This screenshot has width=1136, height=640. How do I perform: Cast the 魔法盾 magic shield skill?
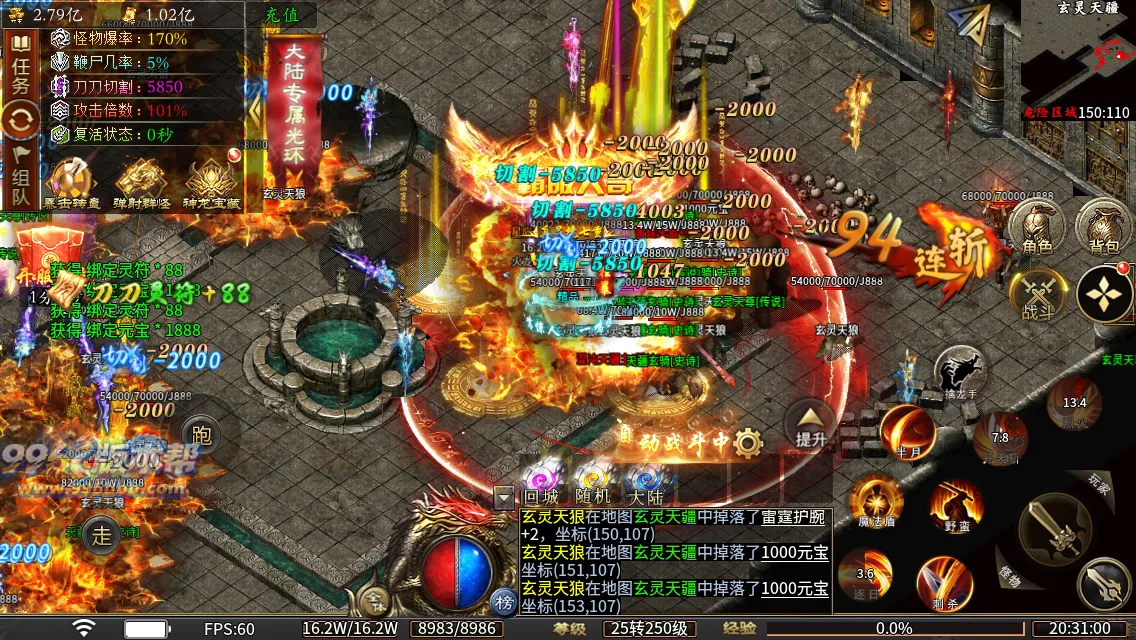(876, 502)
